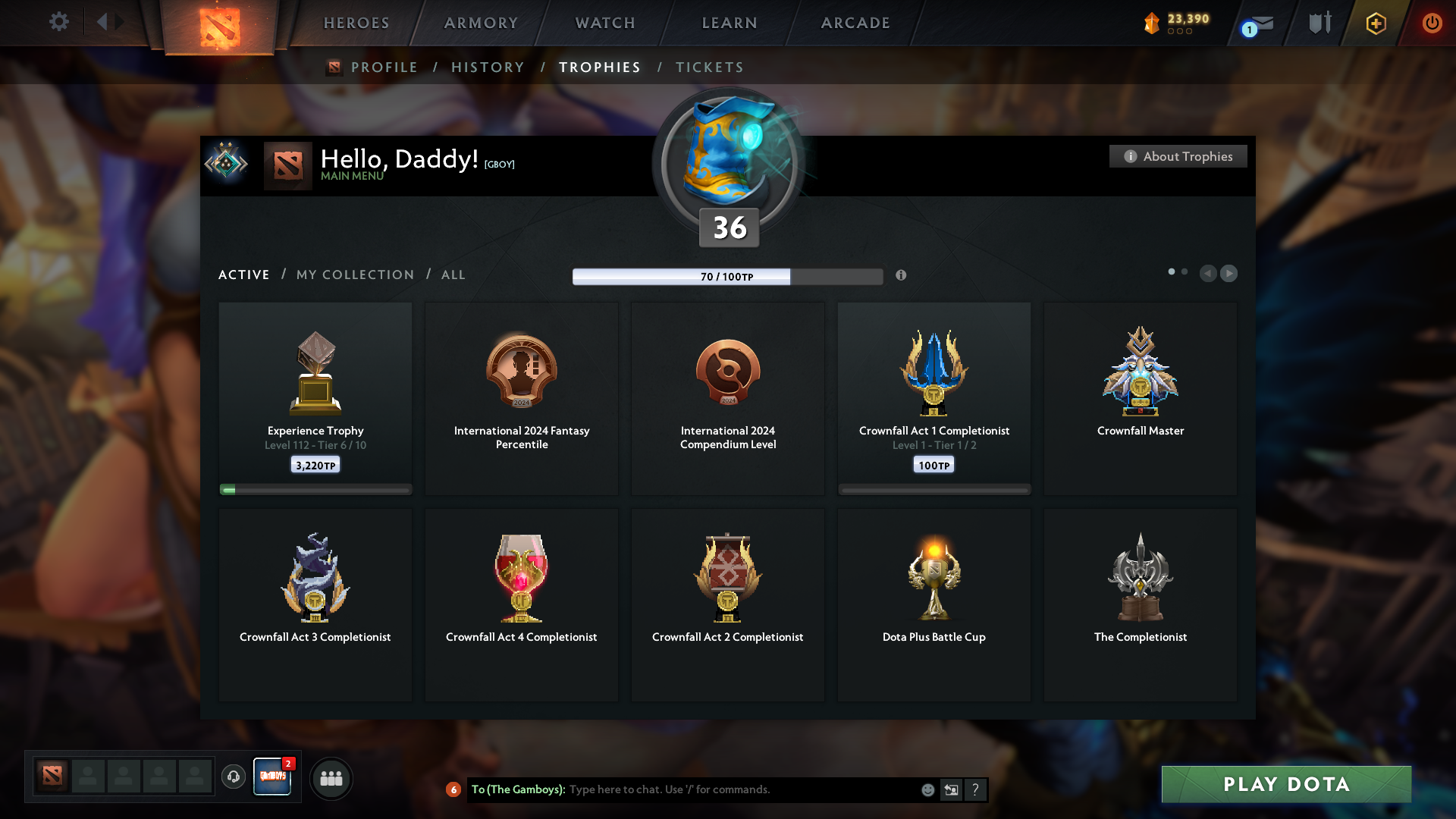Image resolution: width=1456 pixels, height=819 pixels.
Task: Click the power button to exit
Action: 1432,24
